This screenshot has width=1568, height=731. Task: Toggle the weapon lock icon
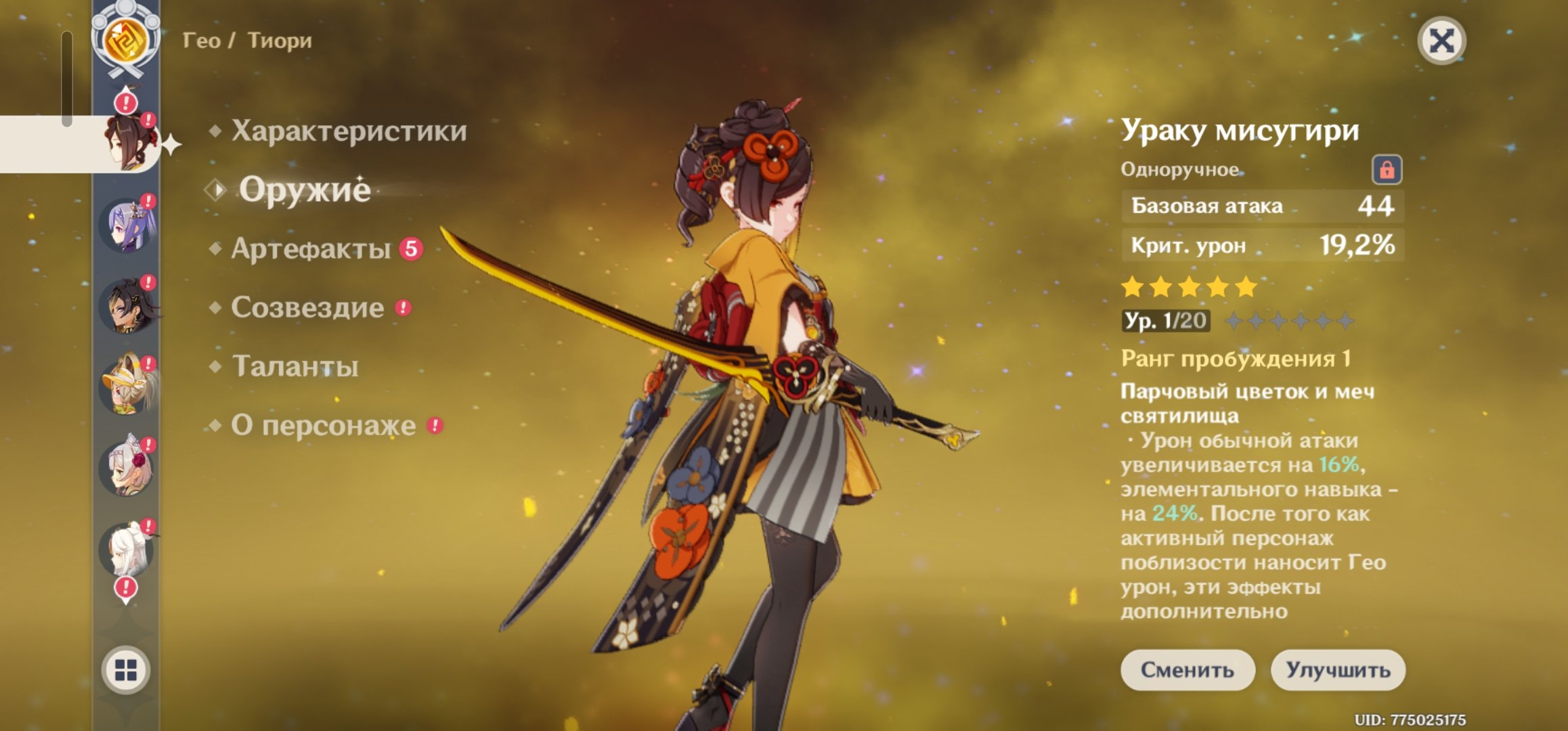[1387, 170]
